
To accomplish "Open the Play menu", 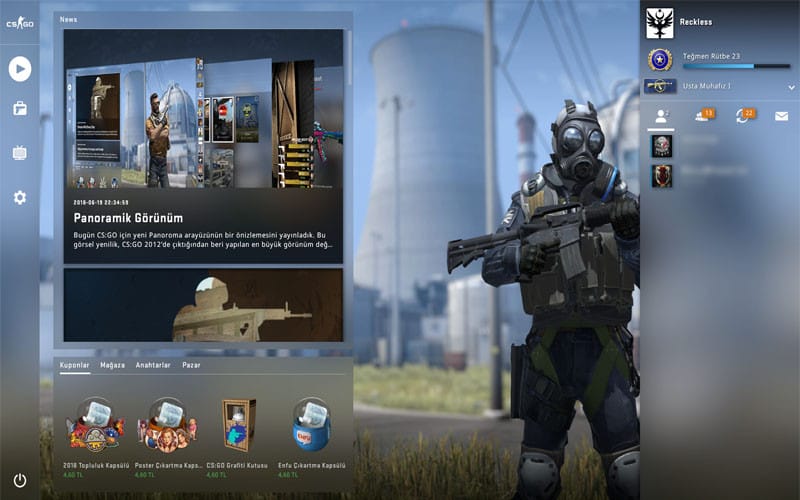I will [x=20, y=68].
